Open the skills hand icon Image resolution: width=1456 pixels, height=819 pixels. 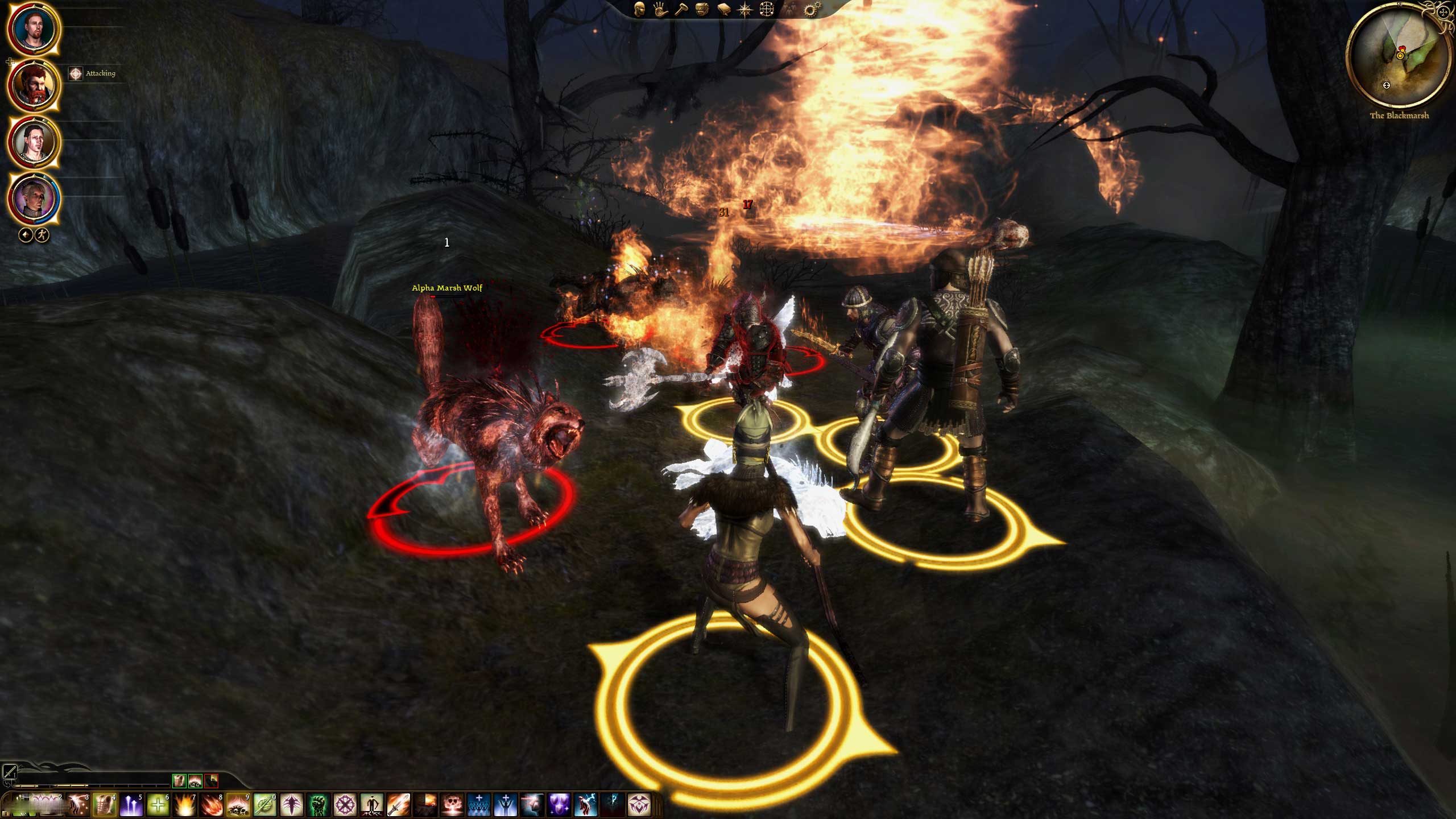tap(660, 10)
